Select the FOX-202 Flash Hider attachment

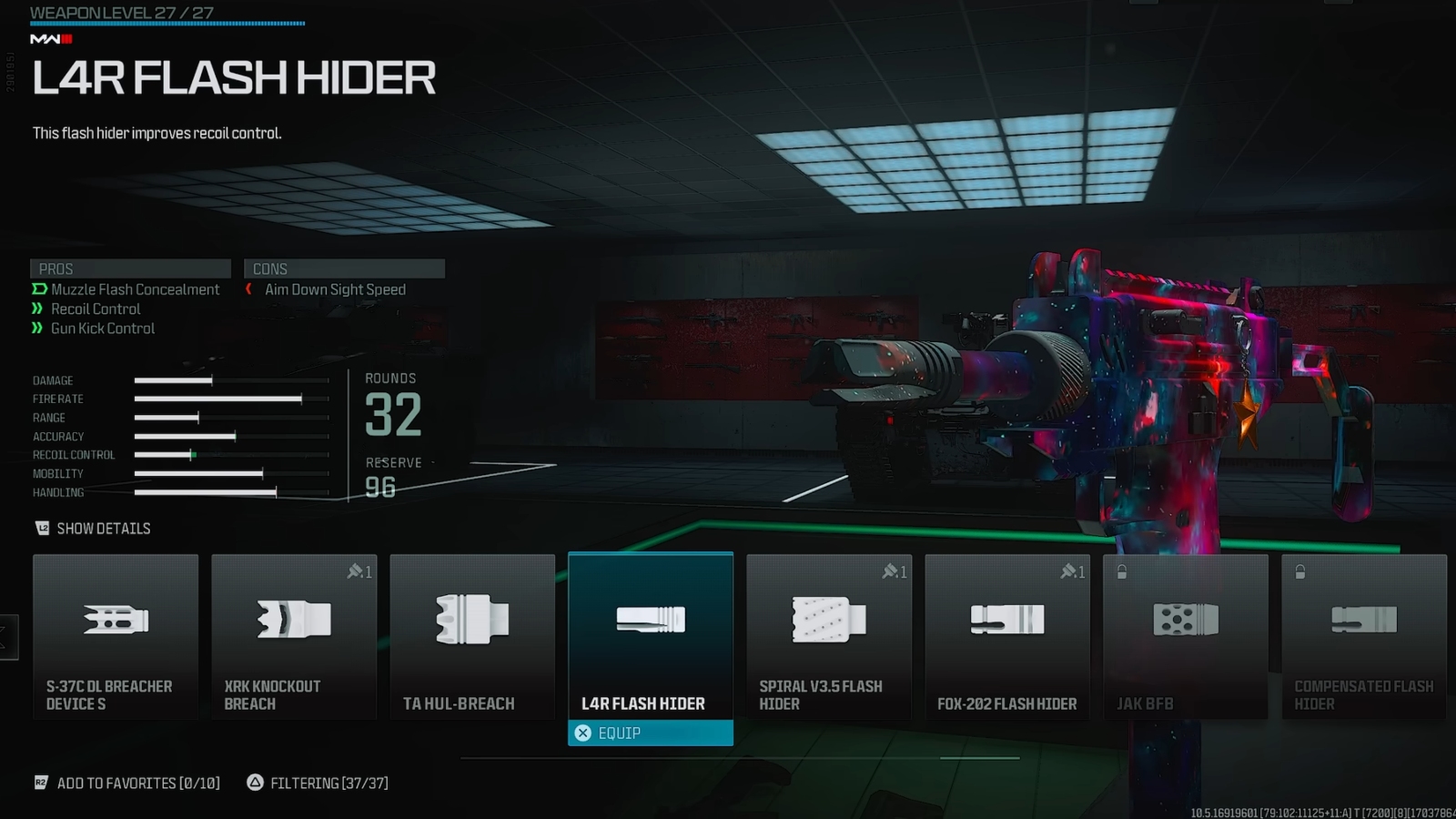pos(1007,636)
